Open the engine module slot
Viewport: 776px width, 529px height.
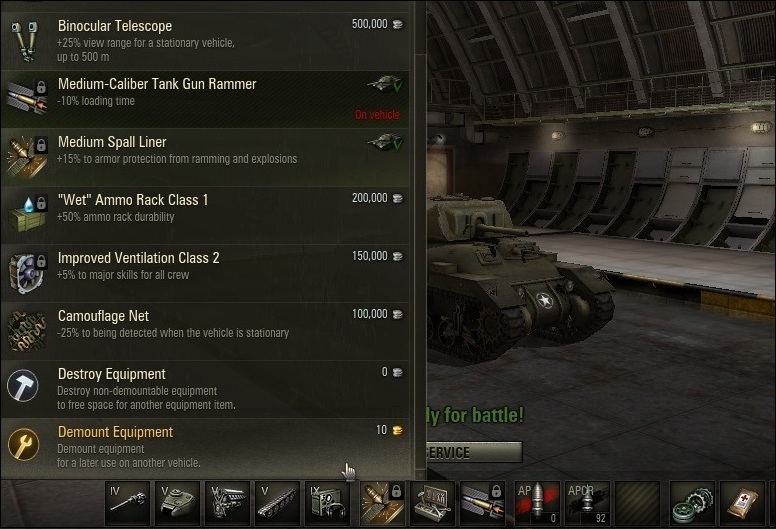pyautogui.click(x=228, y=503)
